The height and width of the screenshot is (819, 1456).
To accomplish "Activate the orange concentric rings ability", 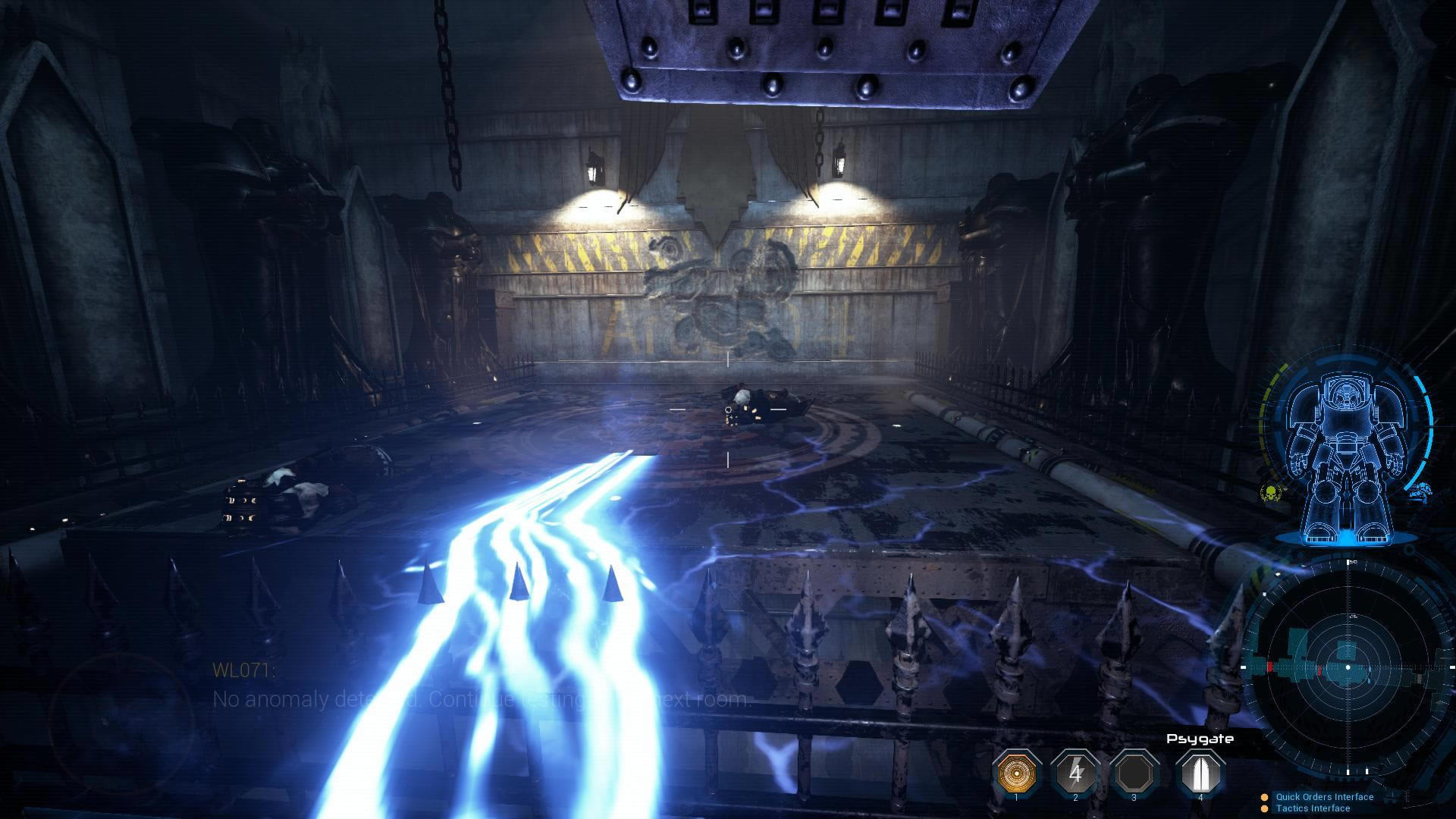I will (x=1016, y=773).
